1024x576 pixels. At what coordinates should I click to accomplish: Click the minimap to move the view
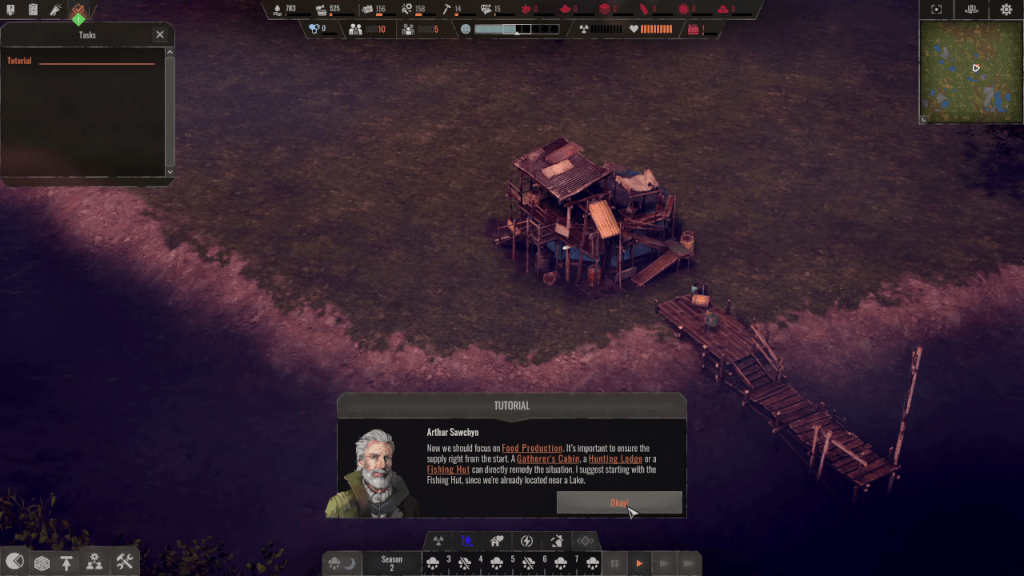[970, 72]
